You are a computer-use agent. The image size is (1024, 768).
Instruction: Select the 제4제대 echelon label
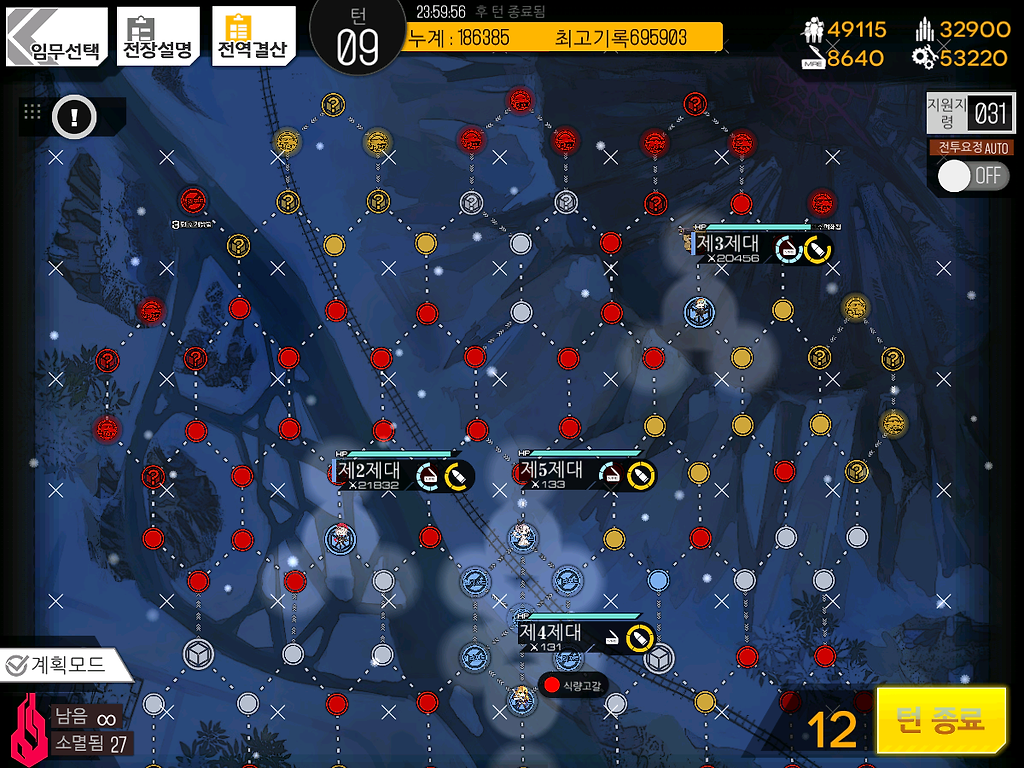tap(551, 634)
